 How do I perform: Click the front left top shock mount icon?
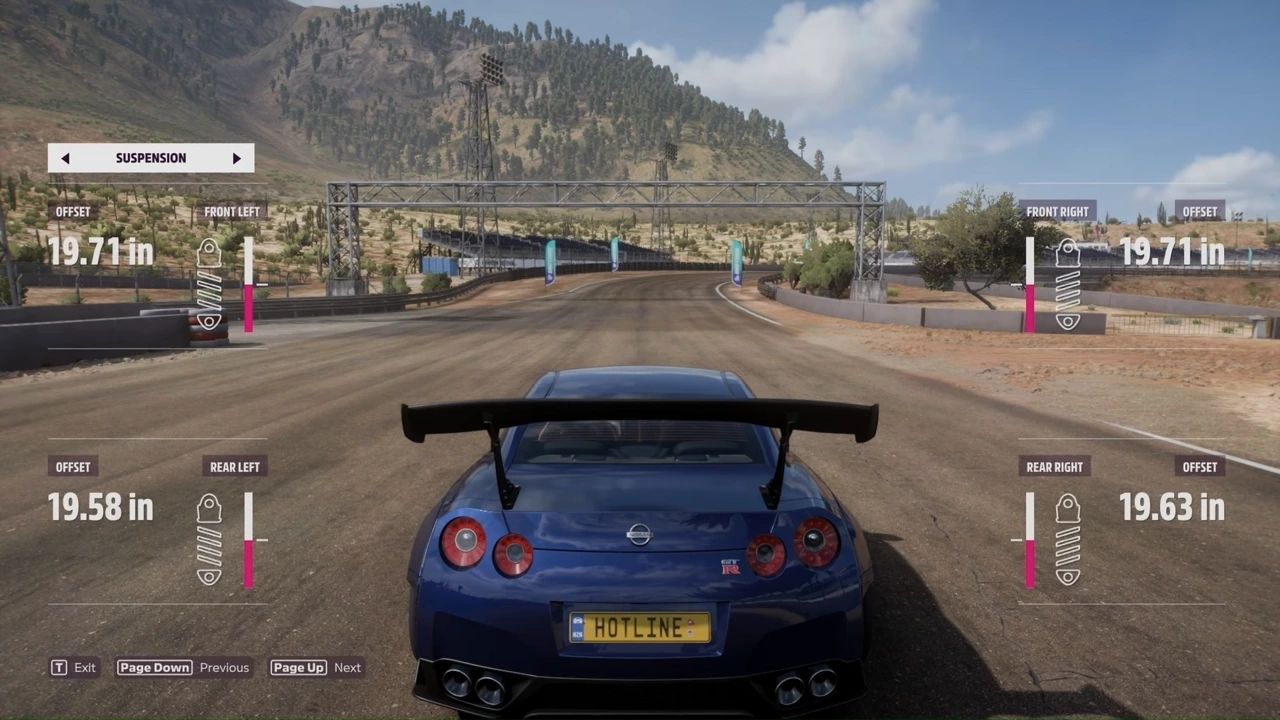click(208, 252)
